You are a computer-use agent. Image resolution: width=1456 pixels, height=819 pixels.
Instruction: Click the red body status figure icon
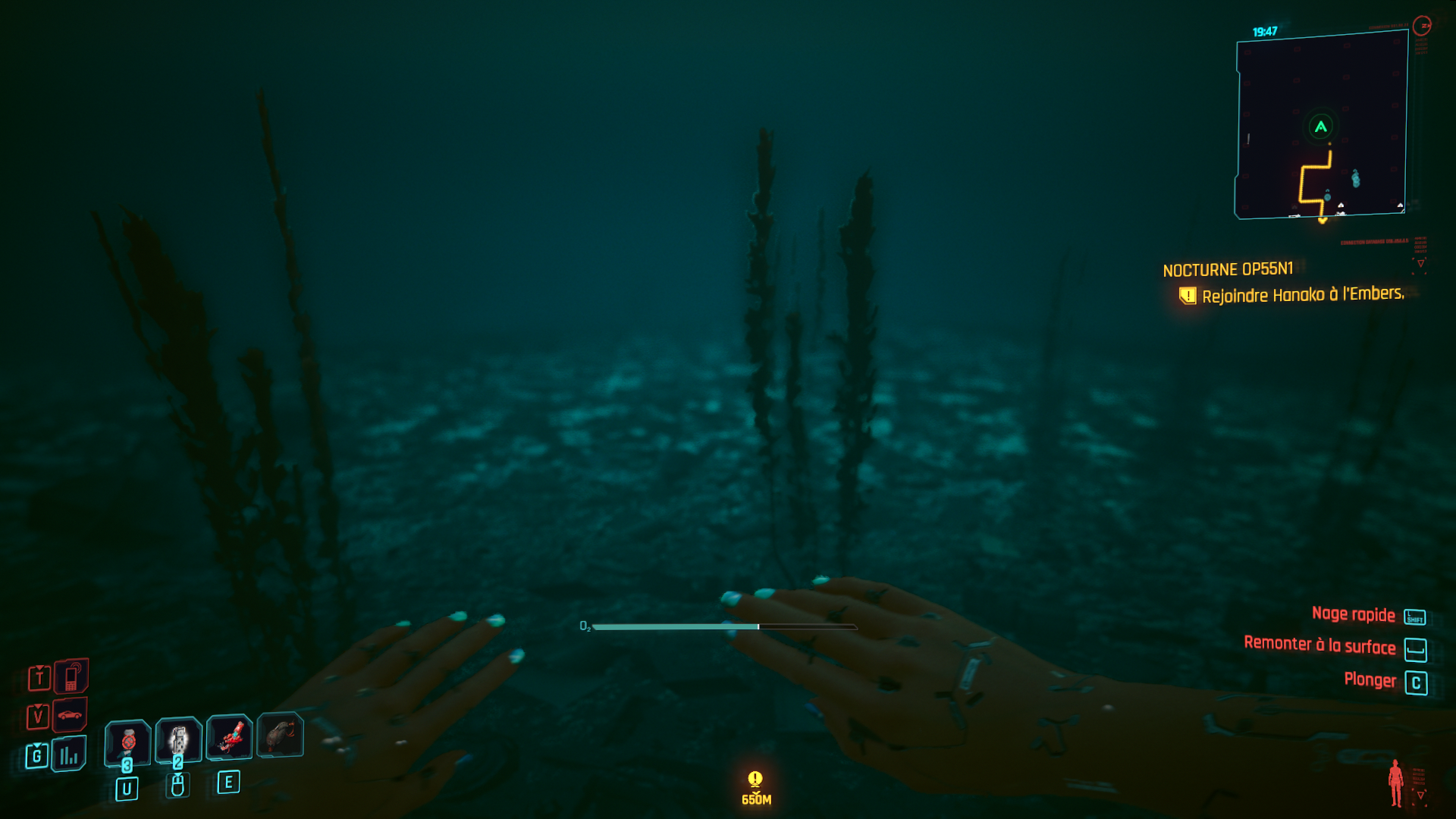click(x=1395, y=783)
